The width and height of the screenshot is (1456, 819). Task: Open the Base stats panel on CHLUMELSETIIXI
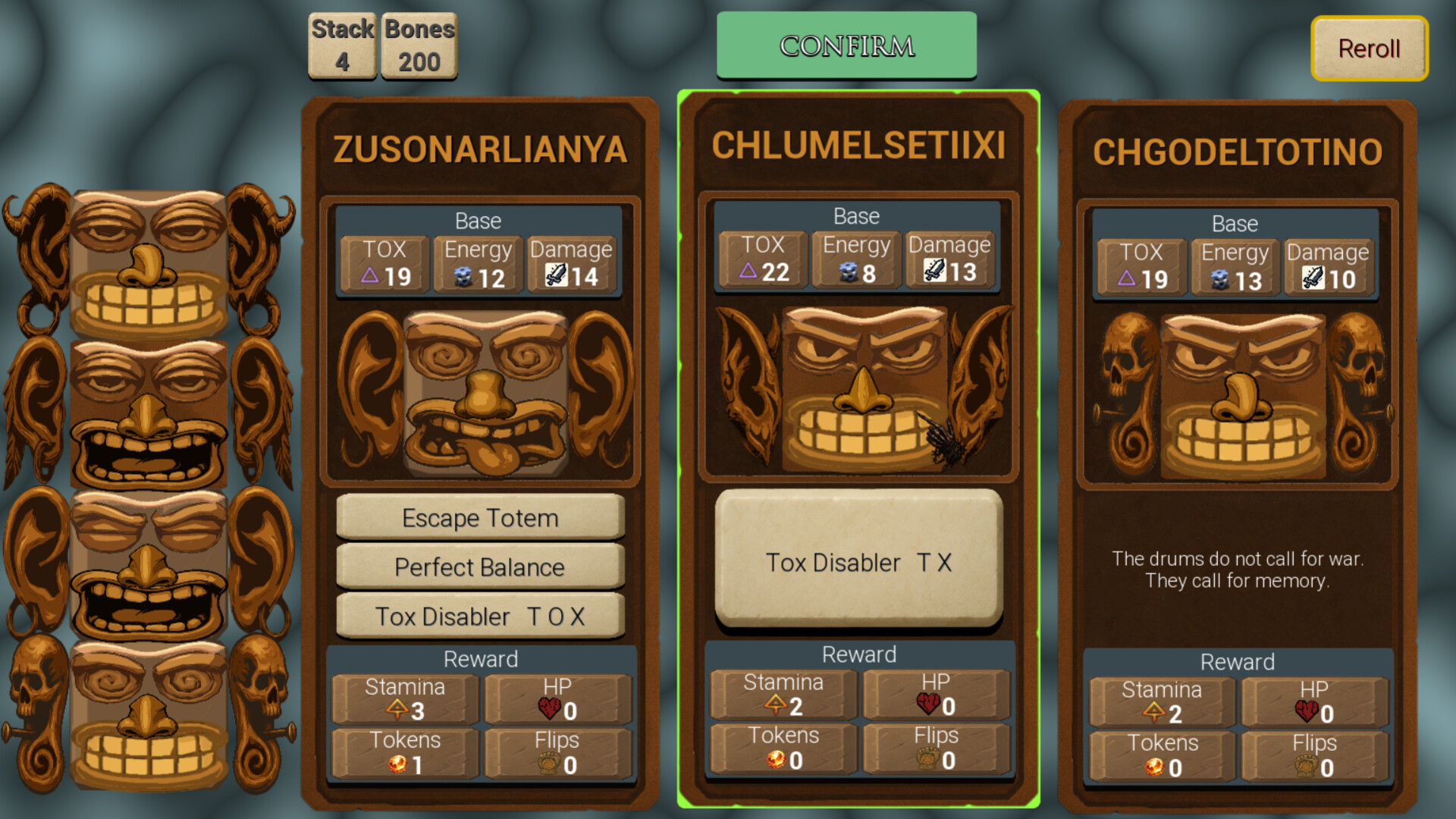(x=855, y=216)
